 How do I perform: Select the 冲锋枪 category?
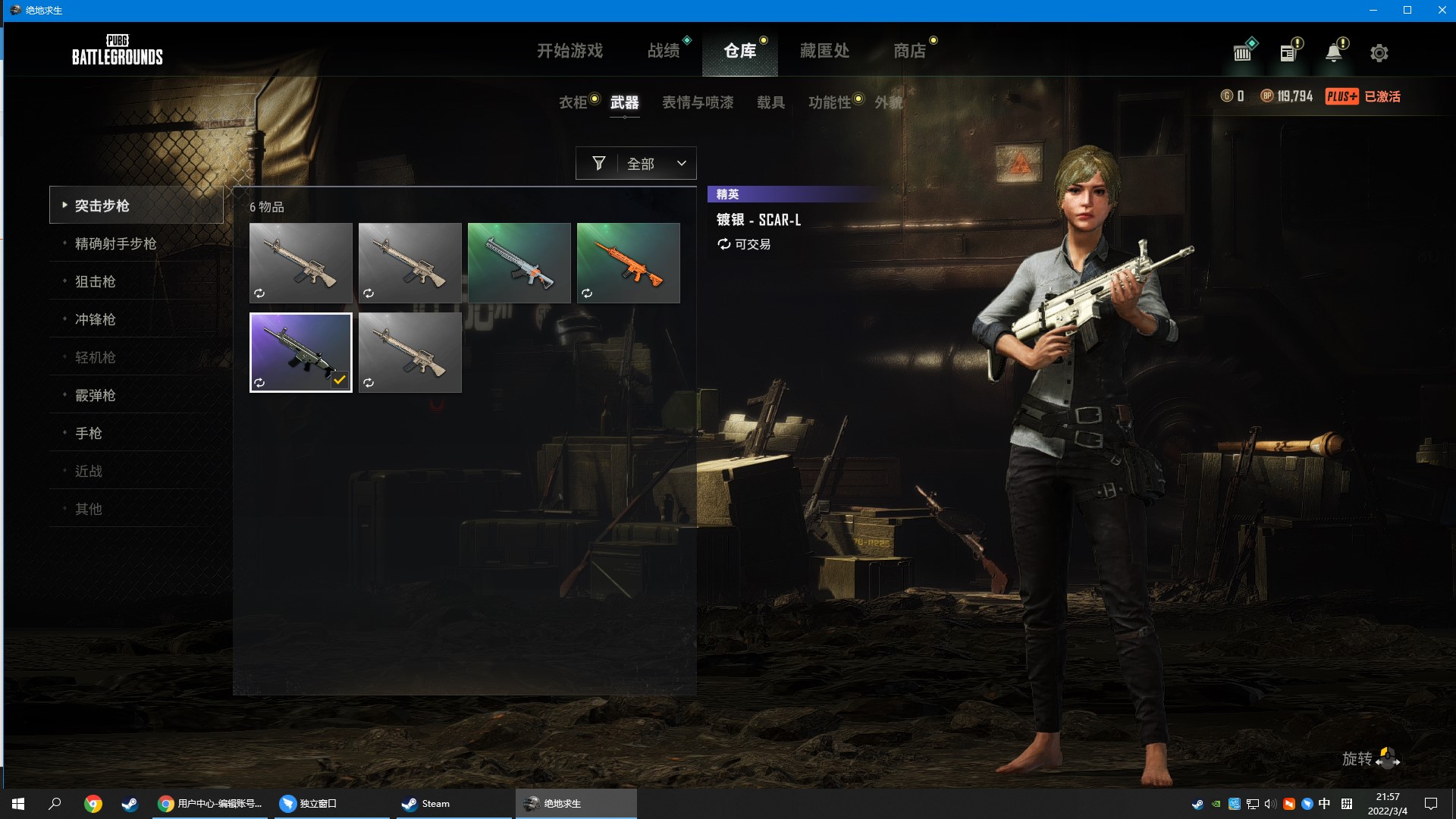96,319
